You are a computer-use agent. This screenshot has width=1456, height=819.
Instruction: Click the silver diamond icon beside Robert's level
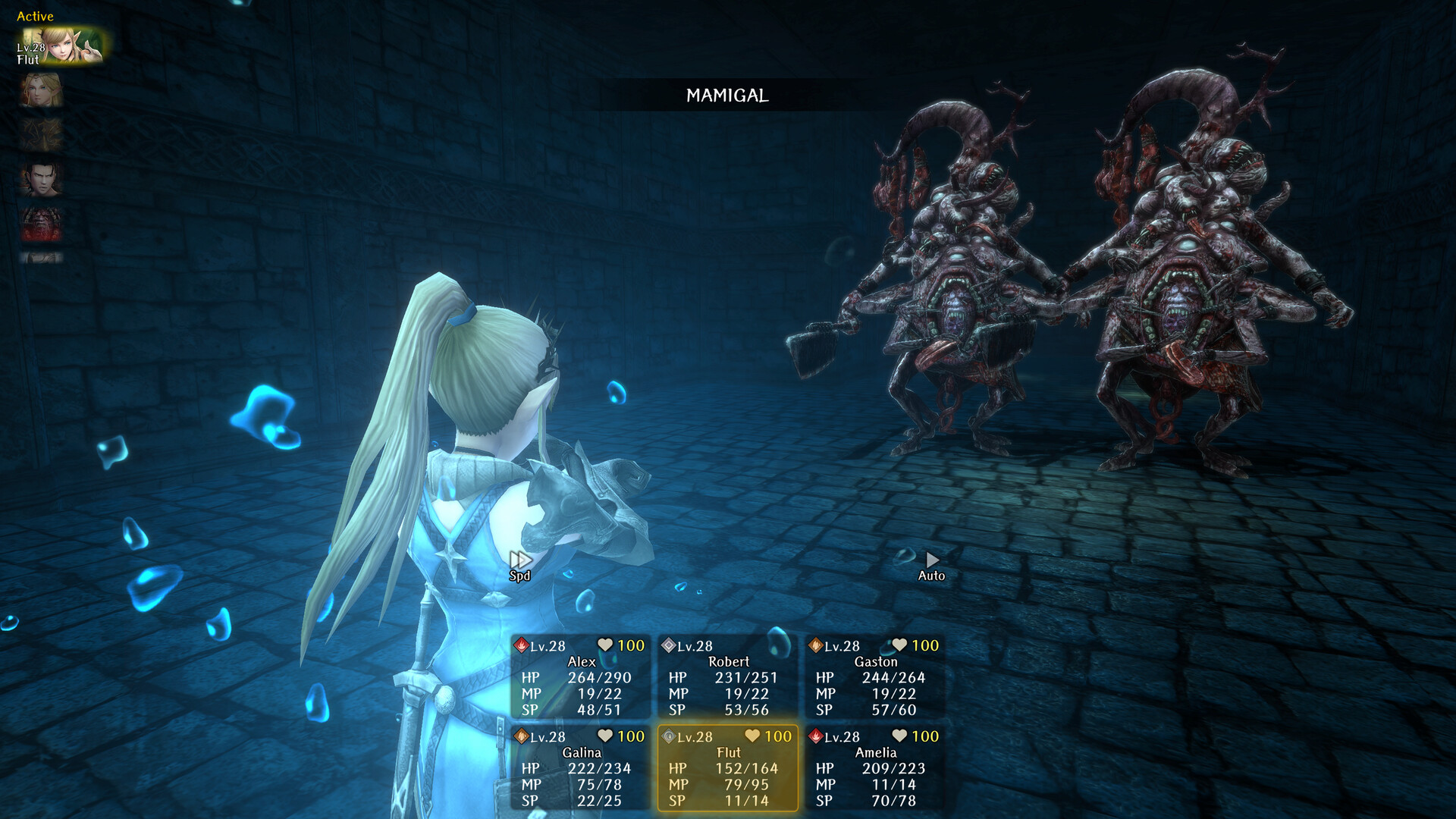[x=669, y=645]
